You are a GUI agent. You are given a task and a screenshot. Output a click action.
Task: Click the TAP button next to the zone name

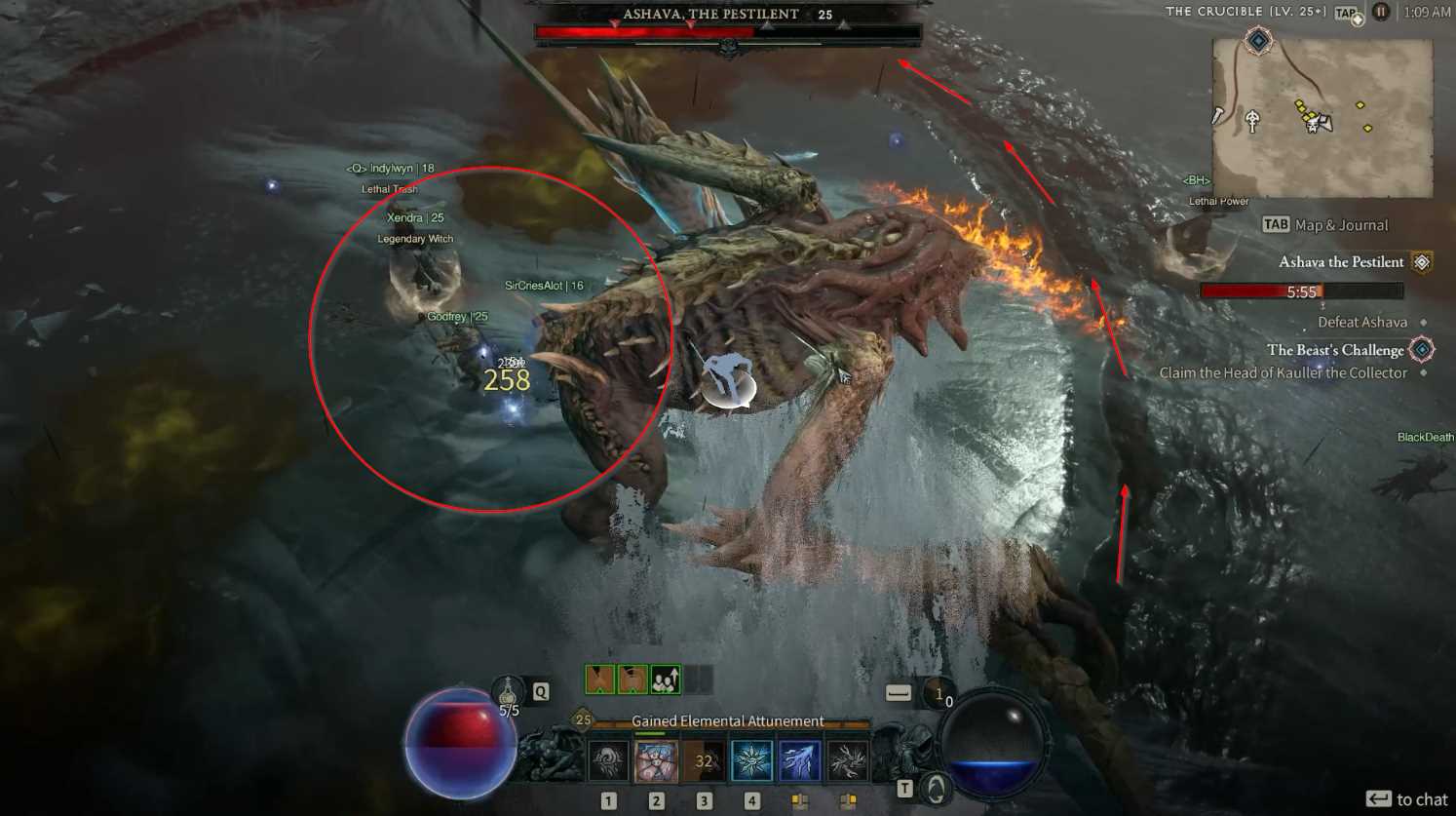click(1348, 12)
